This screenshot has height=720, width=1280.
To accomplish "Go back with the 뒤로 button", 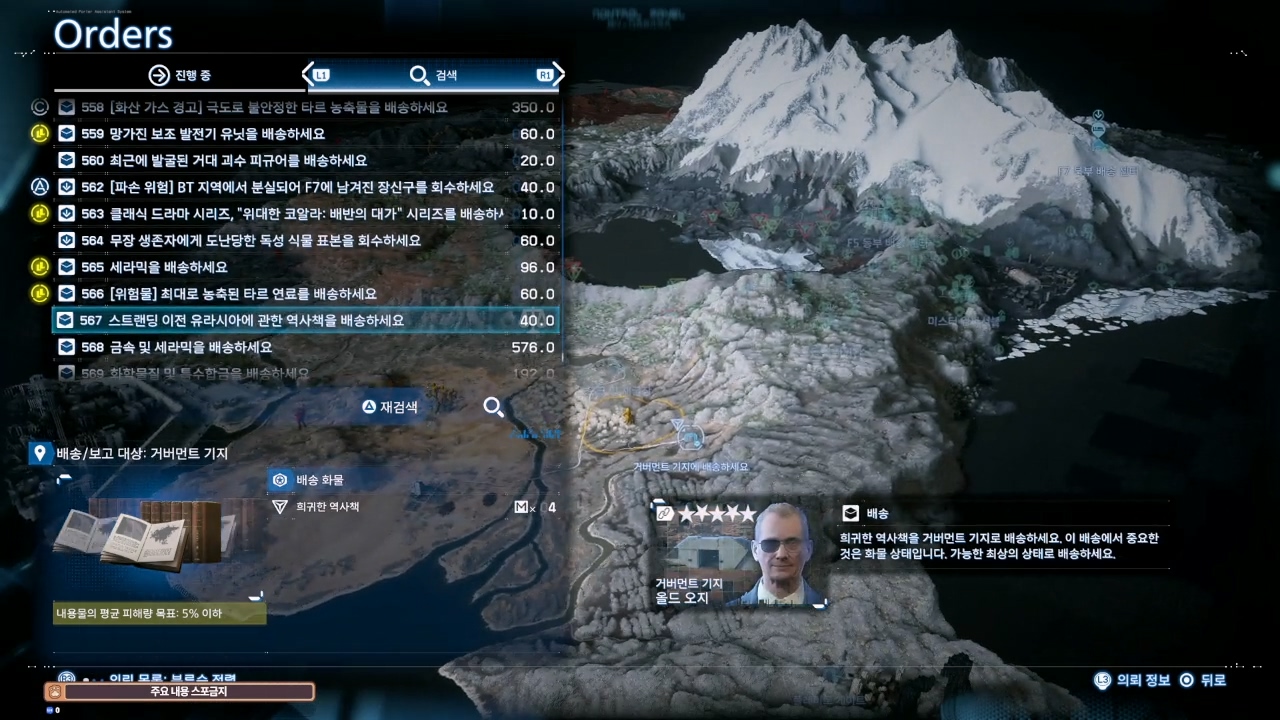I will (x=1203, y=680).
